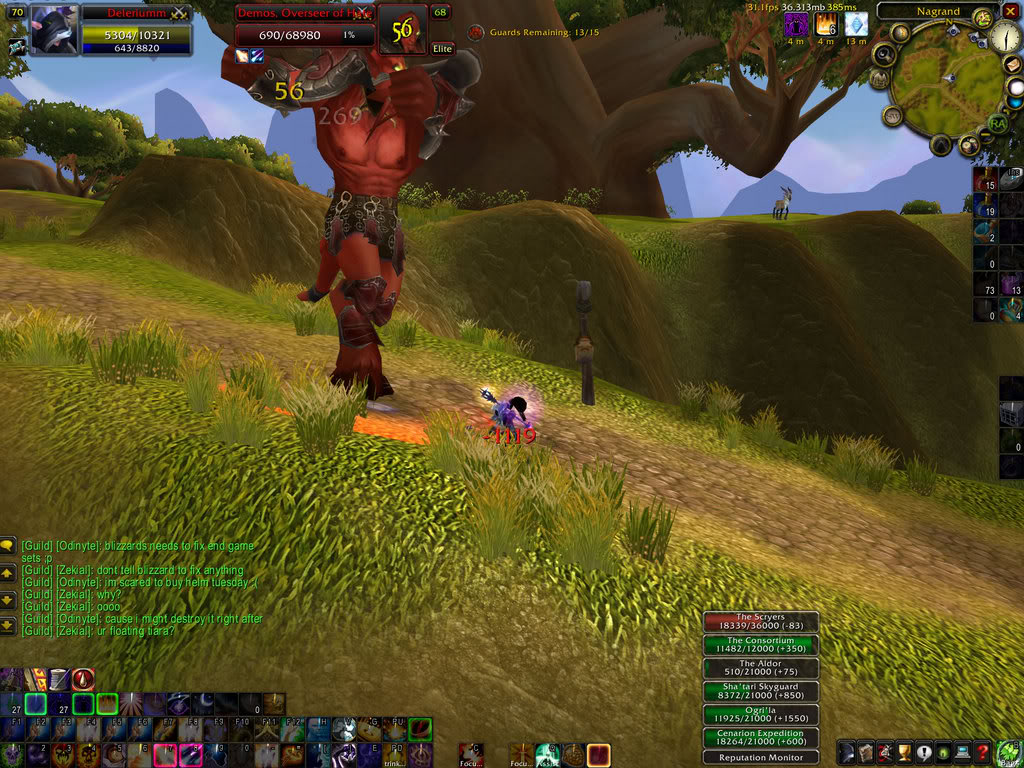
Task: Open the computer main menu icon
Action: [963, 752]
